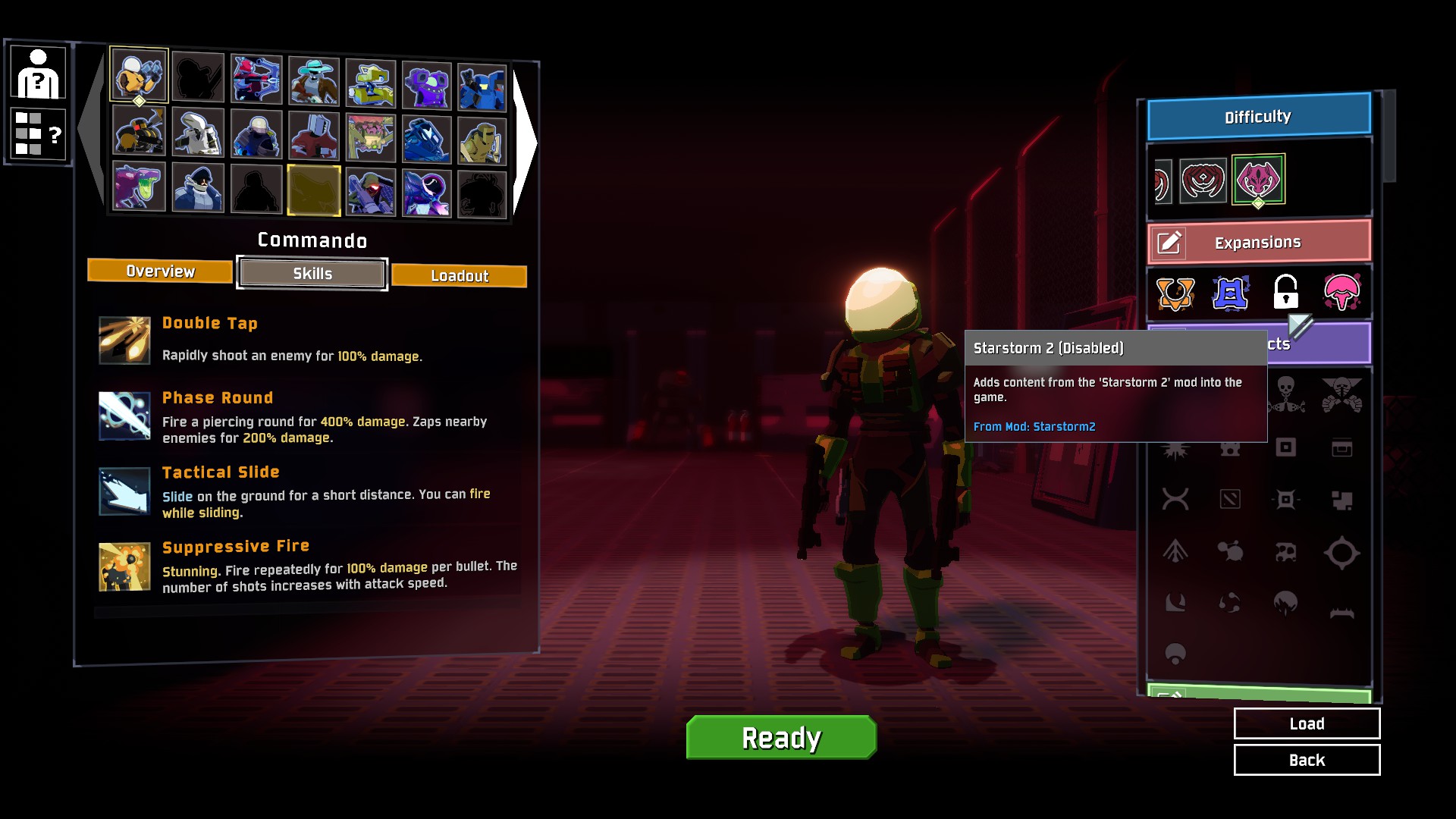The width and height of the screenshot is (1456, 819).
Task: Enable the blue Starstorm 2 expansion icon
Action: (x=1230, y=294)
